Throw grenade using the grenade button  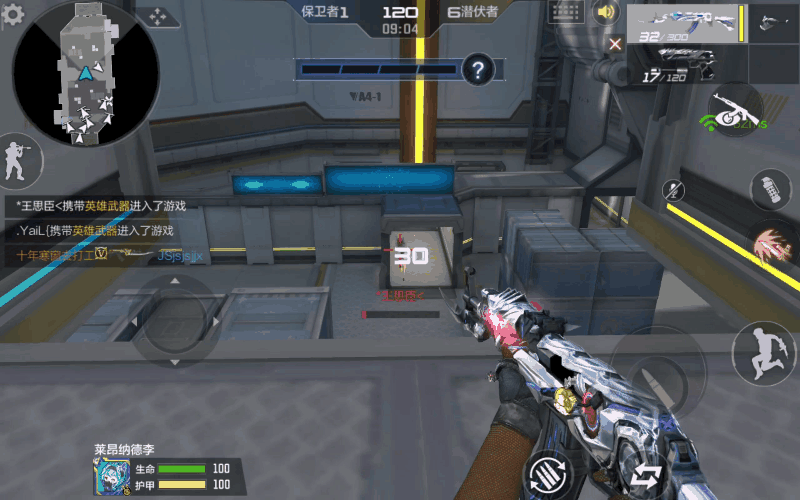[768, 188]
